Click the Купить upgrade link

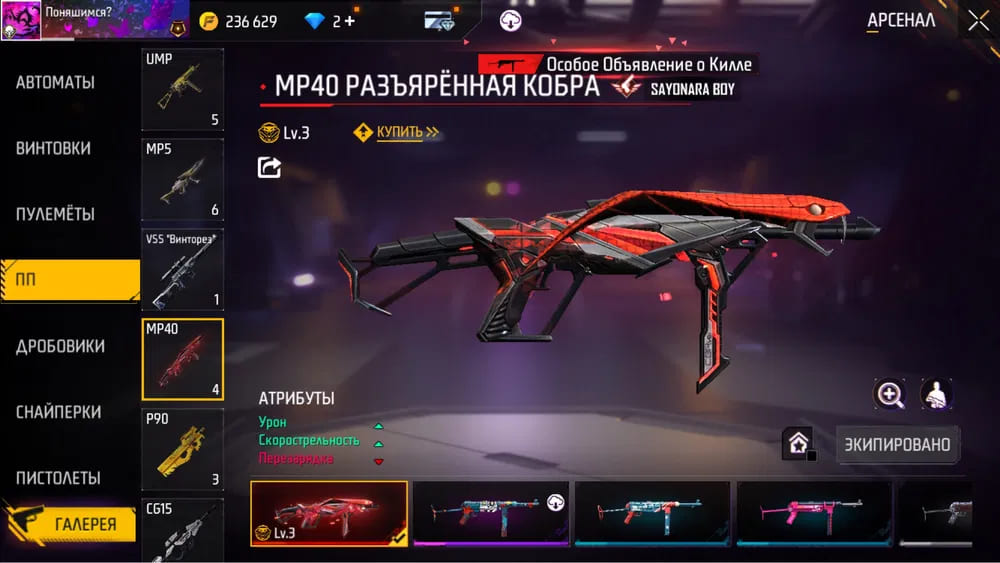click(x=399, y=132)
